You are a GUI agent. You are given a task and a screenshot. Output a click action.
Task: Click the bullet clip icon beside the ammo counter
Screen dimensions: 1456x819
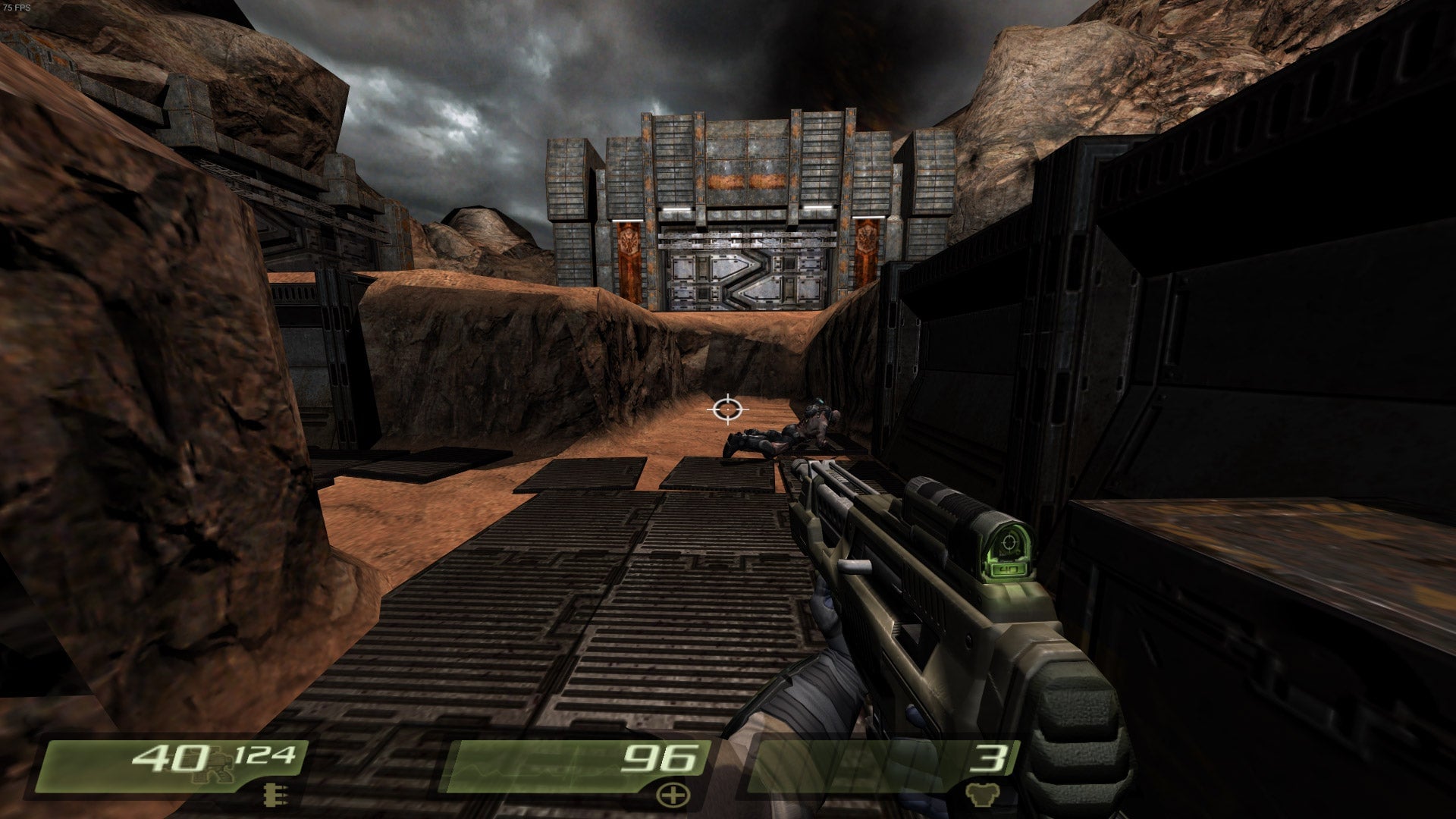click(x=275, y=795)
